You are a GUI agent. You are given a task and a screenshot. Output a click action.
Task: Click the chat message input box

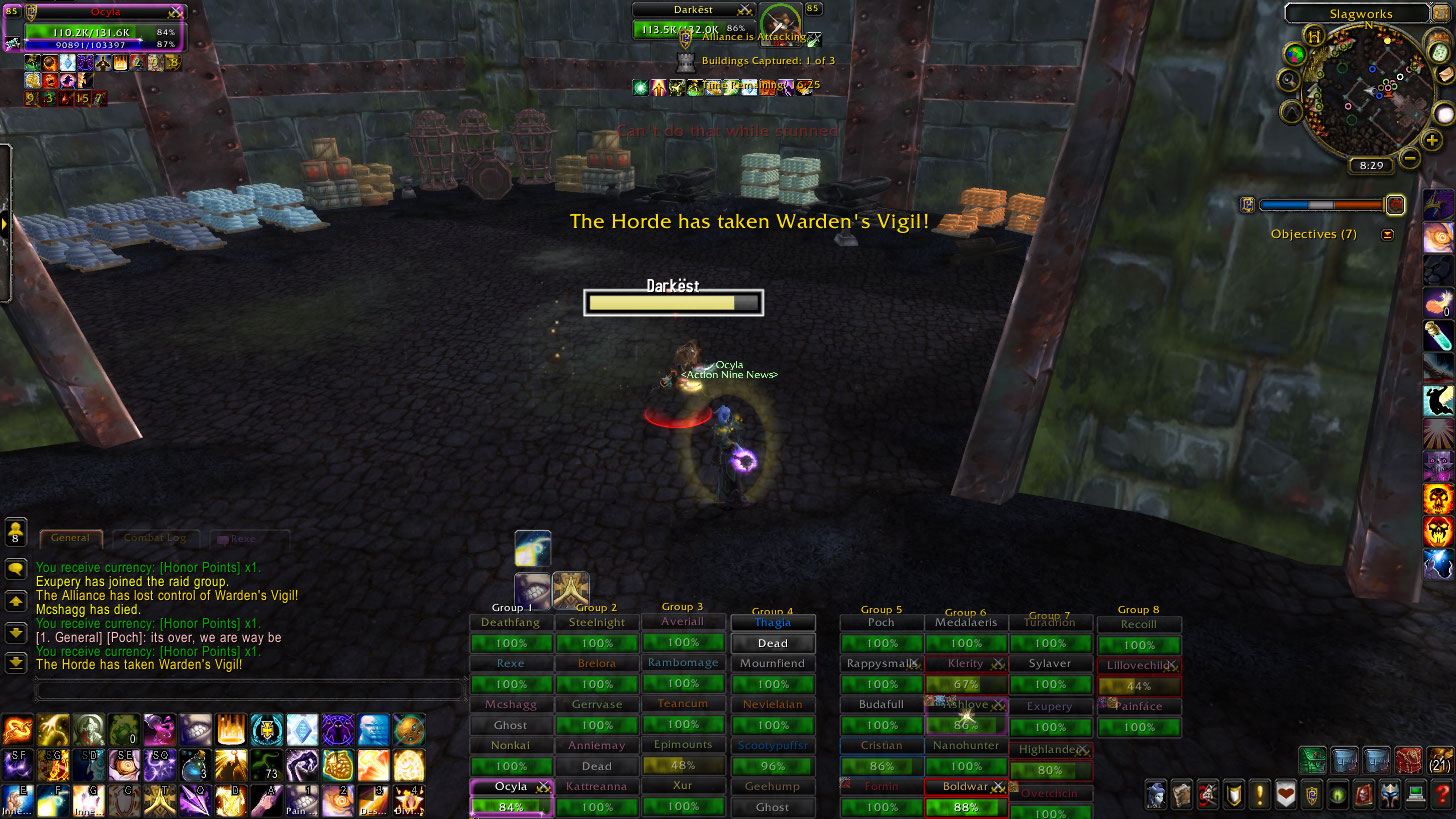click(250, 690)
